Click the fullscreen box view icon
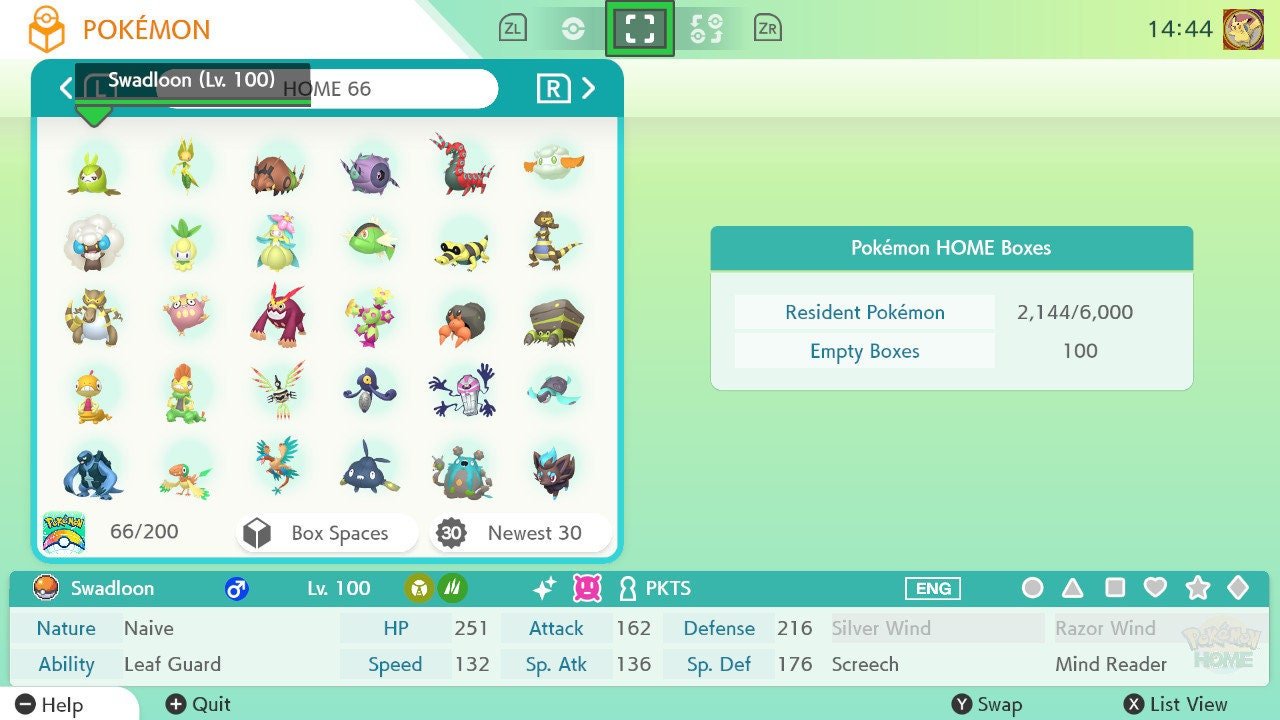1280x720 pixels. click(640, 27)
